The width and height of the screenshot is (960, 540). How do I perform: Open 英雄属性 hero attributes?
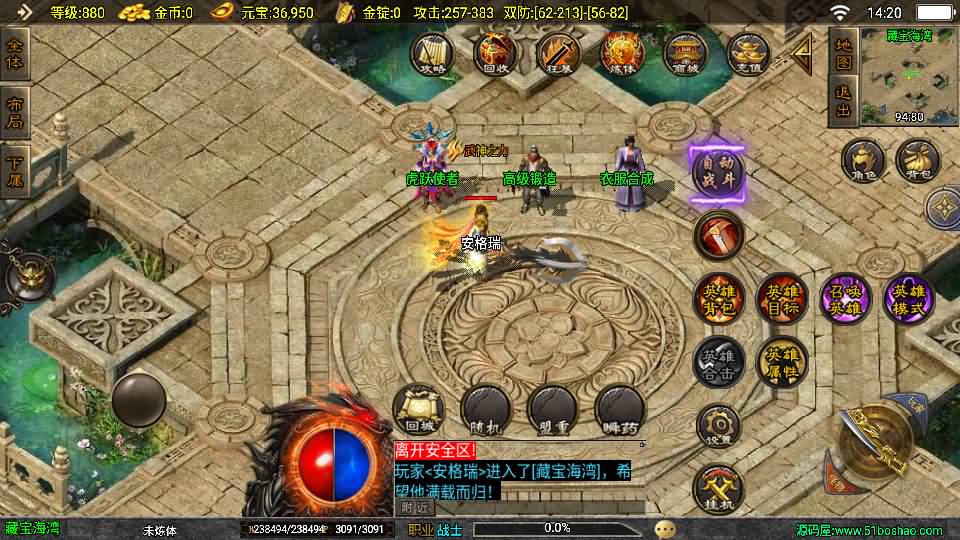click(782, 361)
